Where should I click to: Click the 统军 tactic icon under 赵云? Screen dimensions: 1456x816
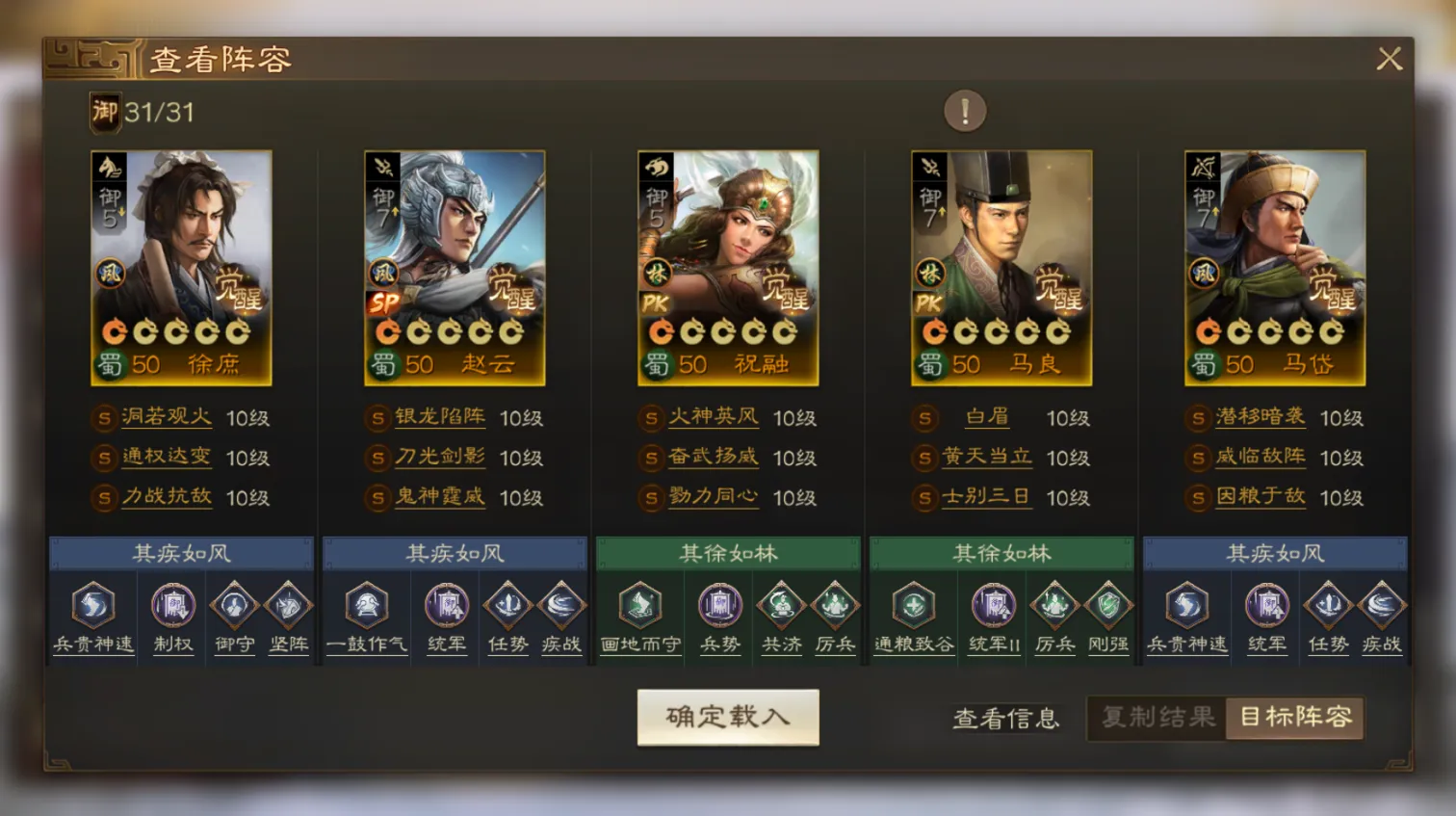[x=446, y=607]
